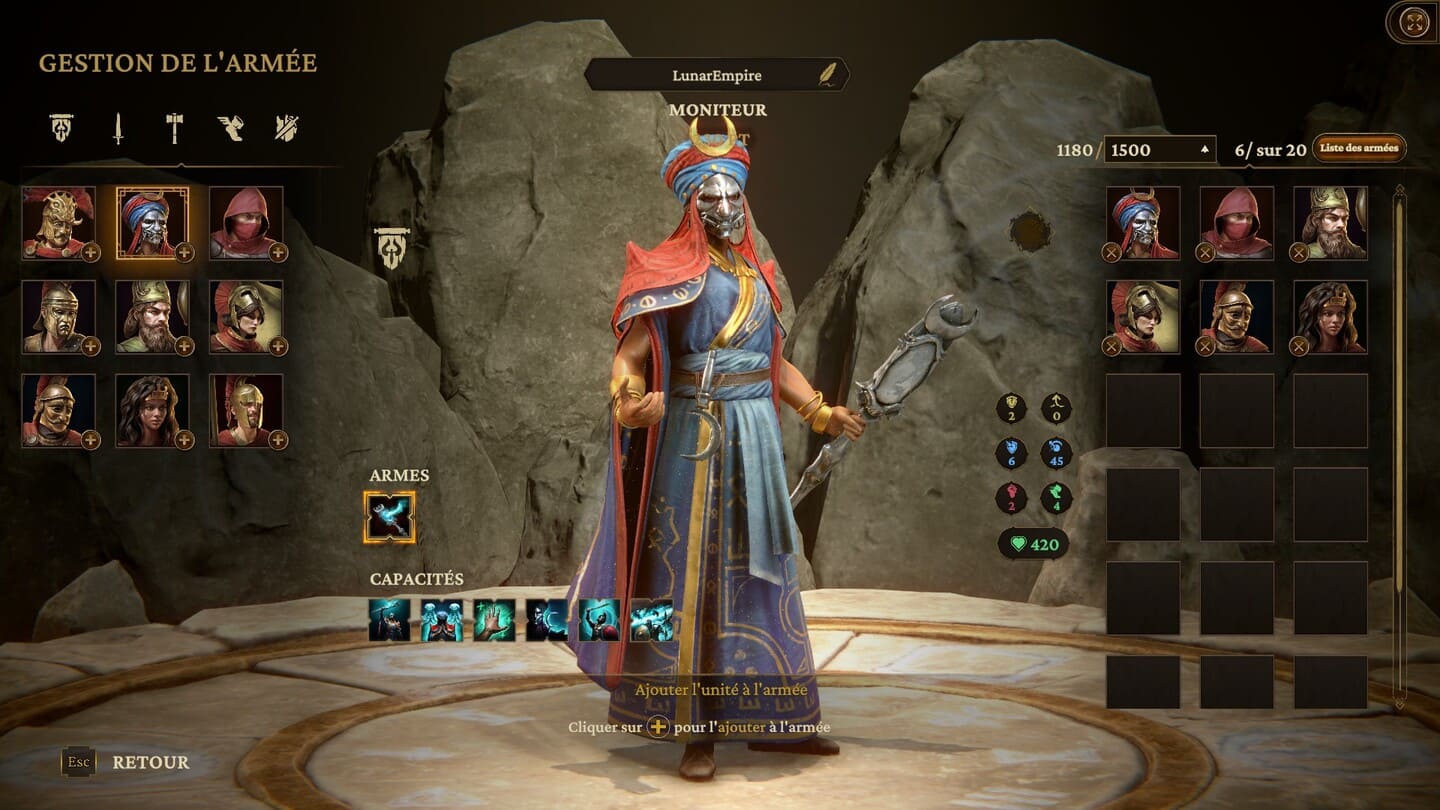This screenshot has width=1440, height=810.
Task: Select the glowing staff weapon under Armes
Action: pyautogui.click(x=389, y=517)
